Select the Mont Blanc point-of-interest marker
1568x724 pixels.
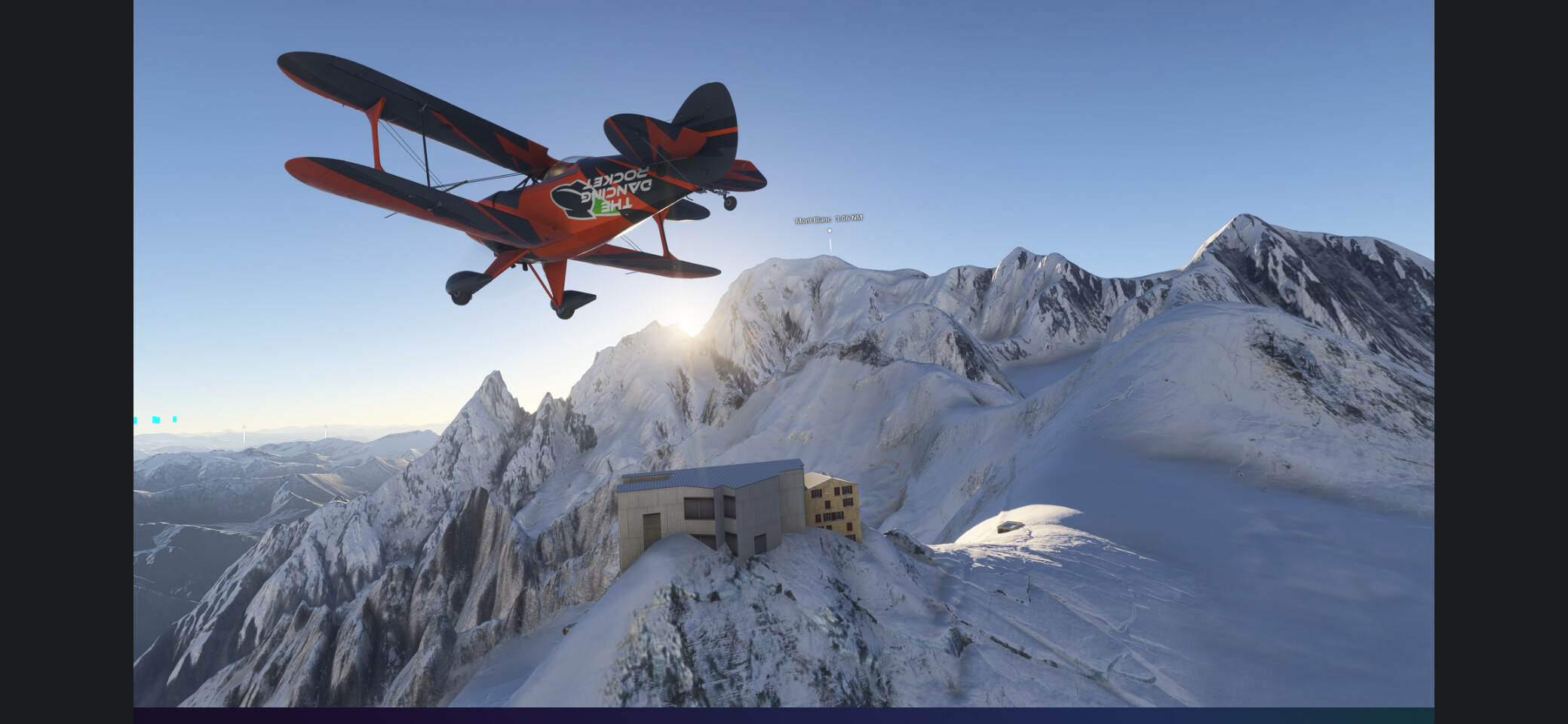830,230
